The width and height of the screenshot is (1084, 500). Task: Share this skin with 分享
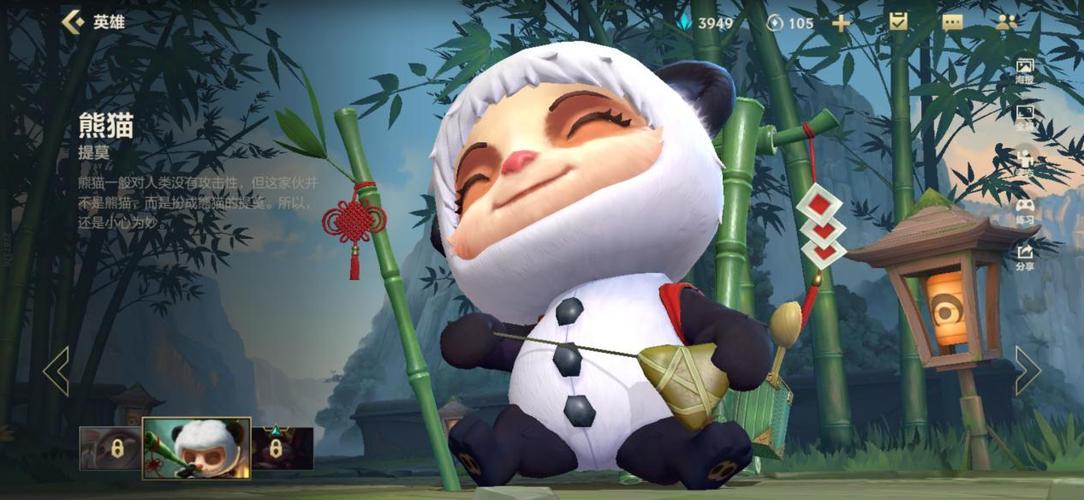pos(1025,257)
